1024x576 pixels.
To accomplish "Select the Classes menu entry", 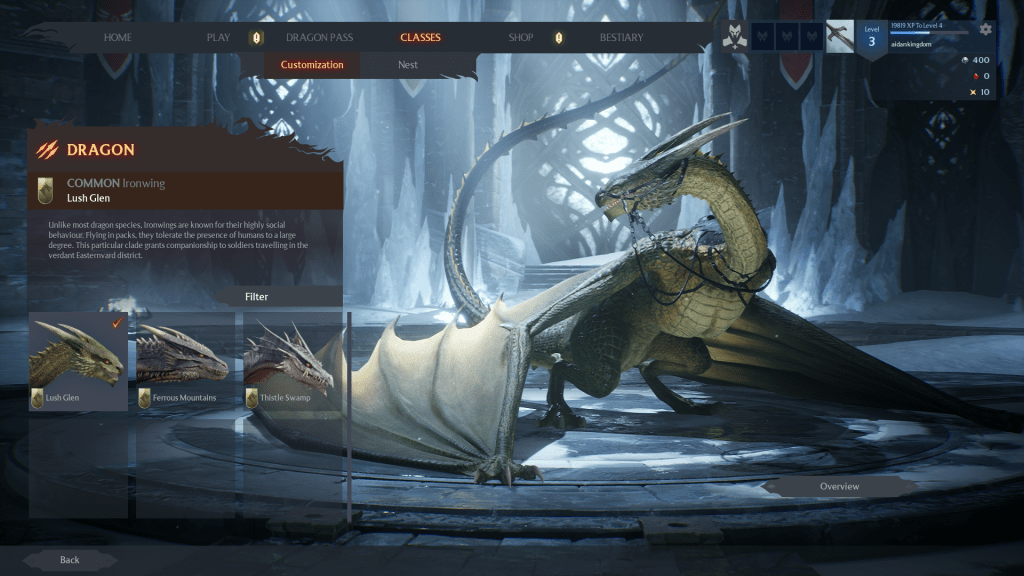I will [x=420, y=38].
